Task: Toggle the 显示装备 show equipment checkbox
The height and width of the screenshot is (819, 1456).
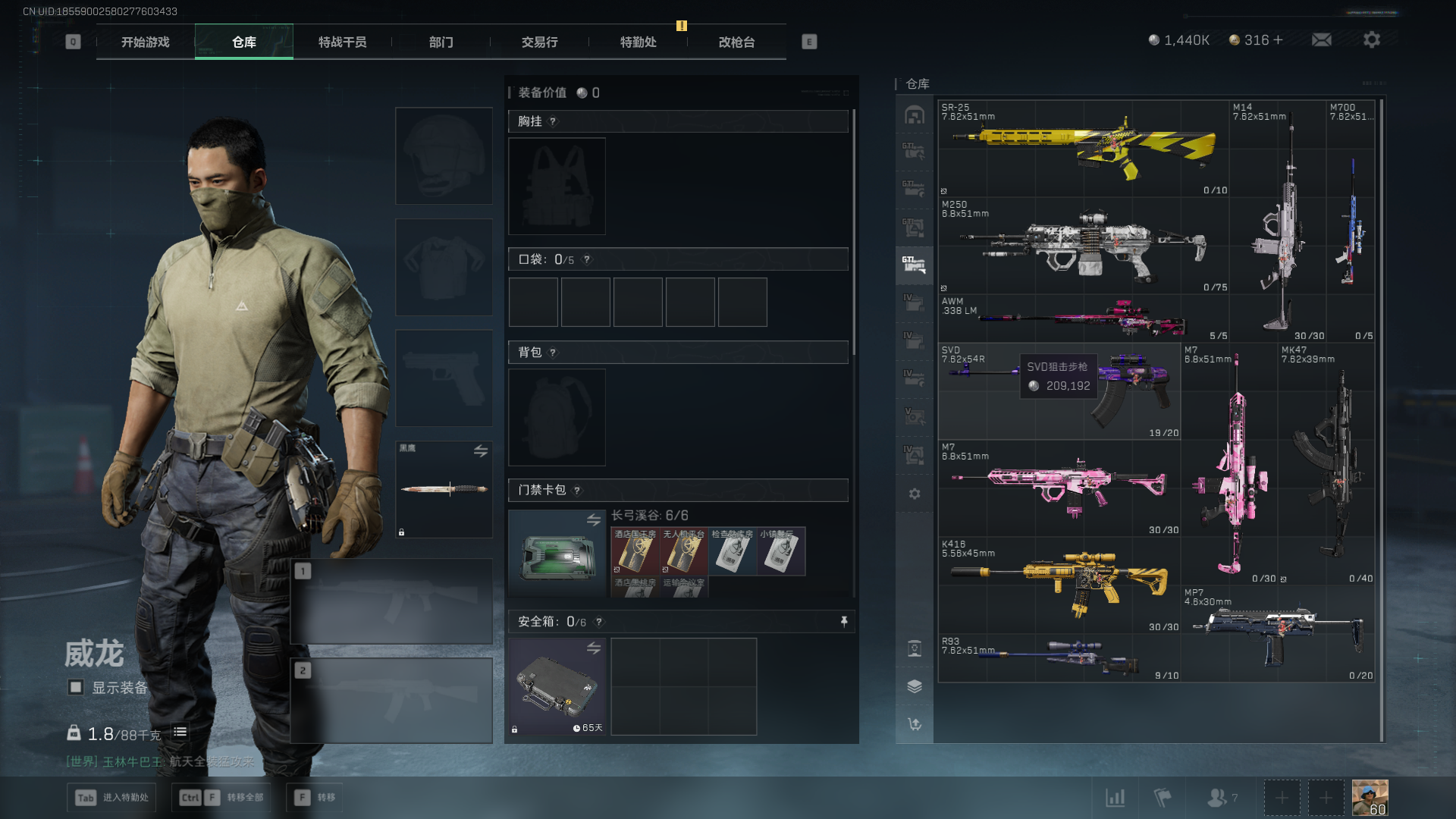Action: coord(76,688)
